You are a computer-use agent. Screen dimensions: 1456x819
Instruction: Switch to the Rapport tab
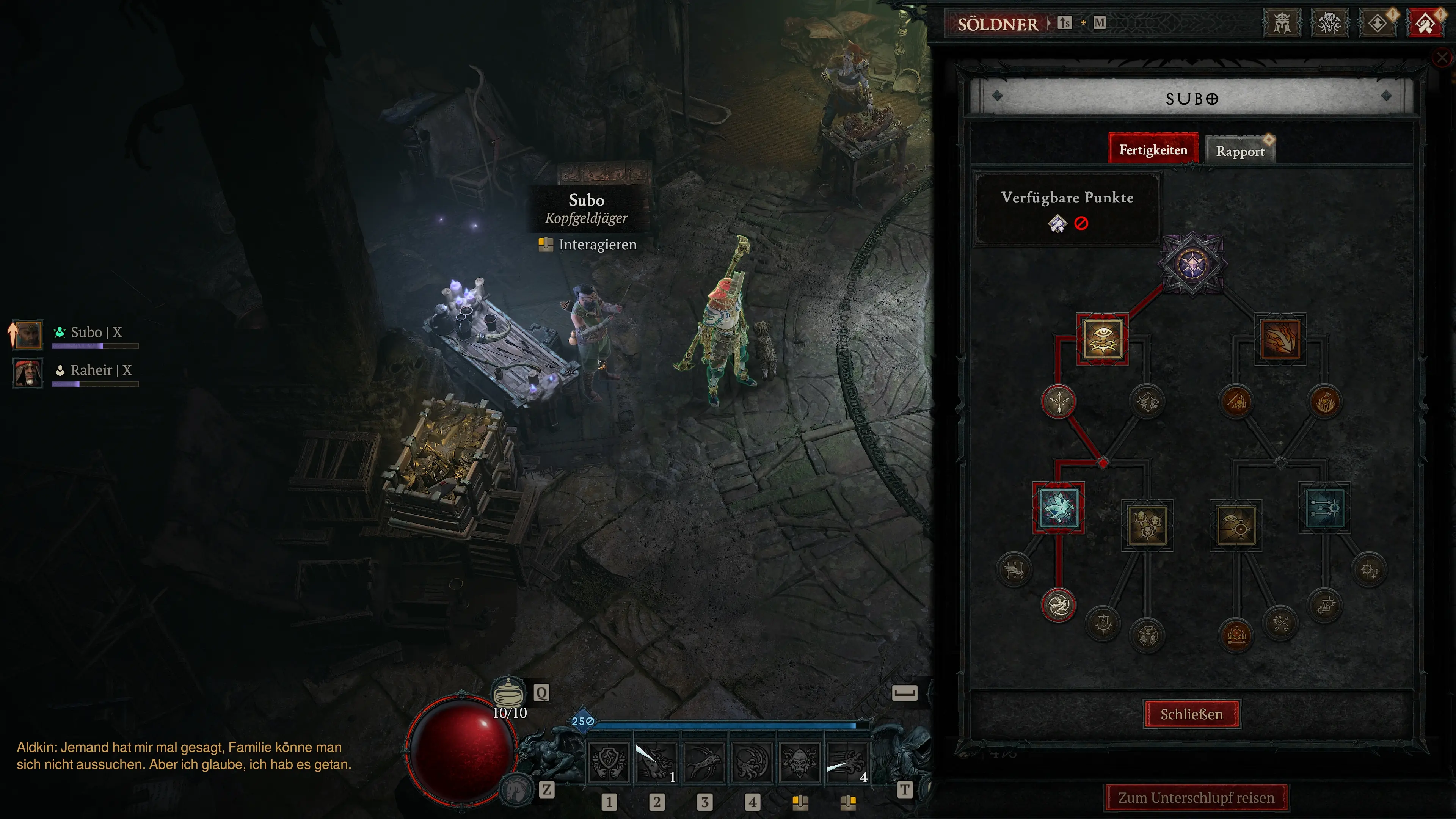[1240, 151]
